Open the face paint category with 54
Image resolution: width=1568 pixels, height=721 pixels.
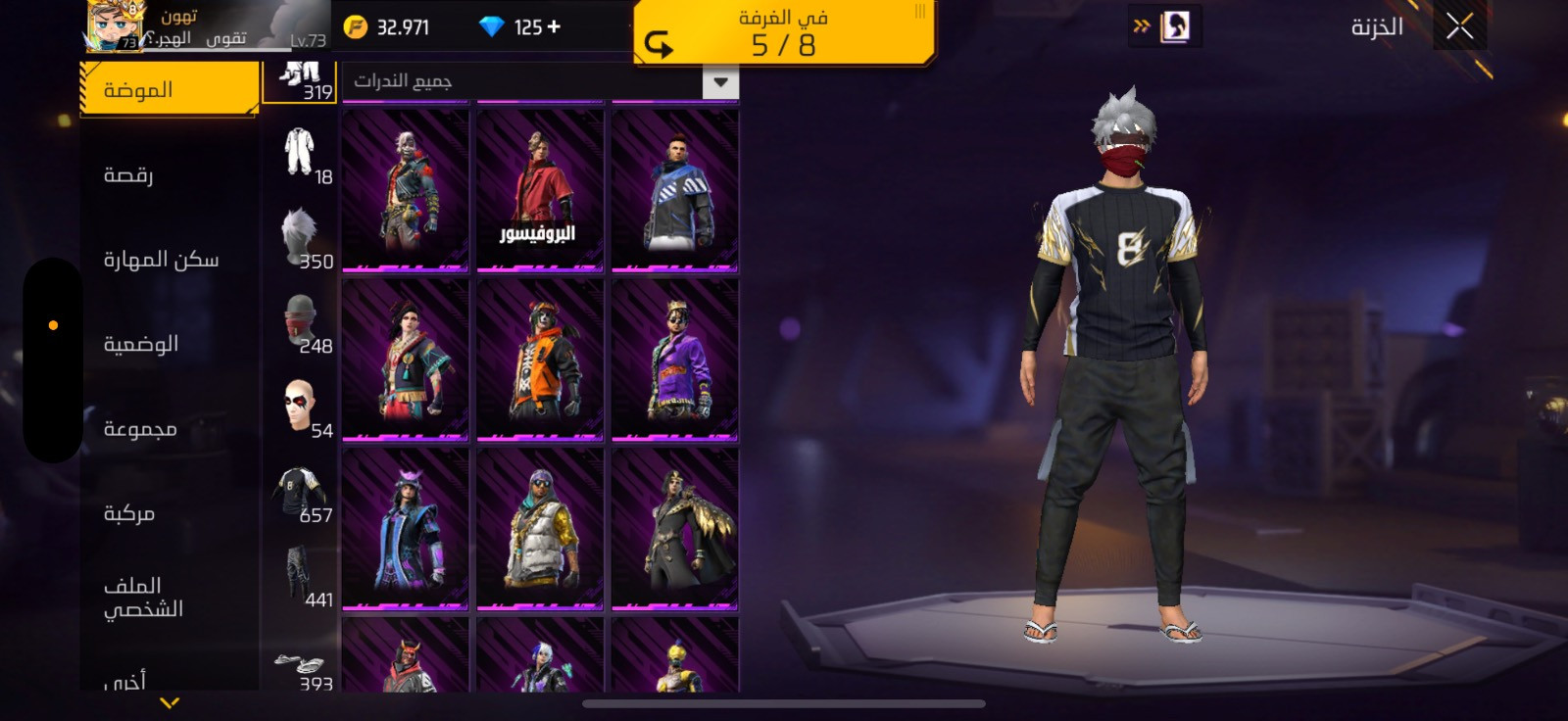click(300, 406)
